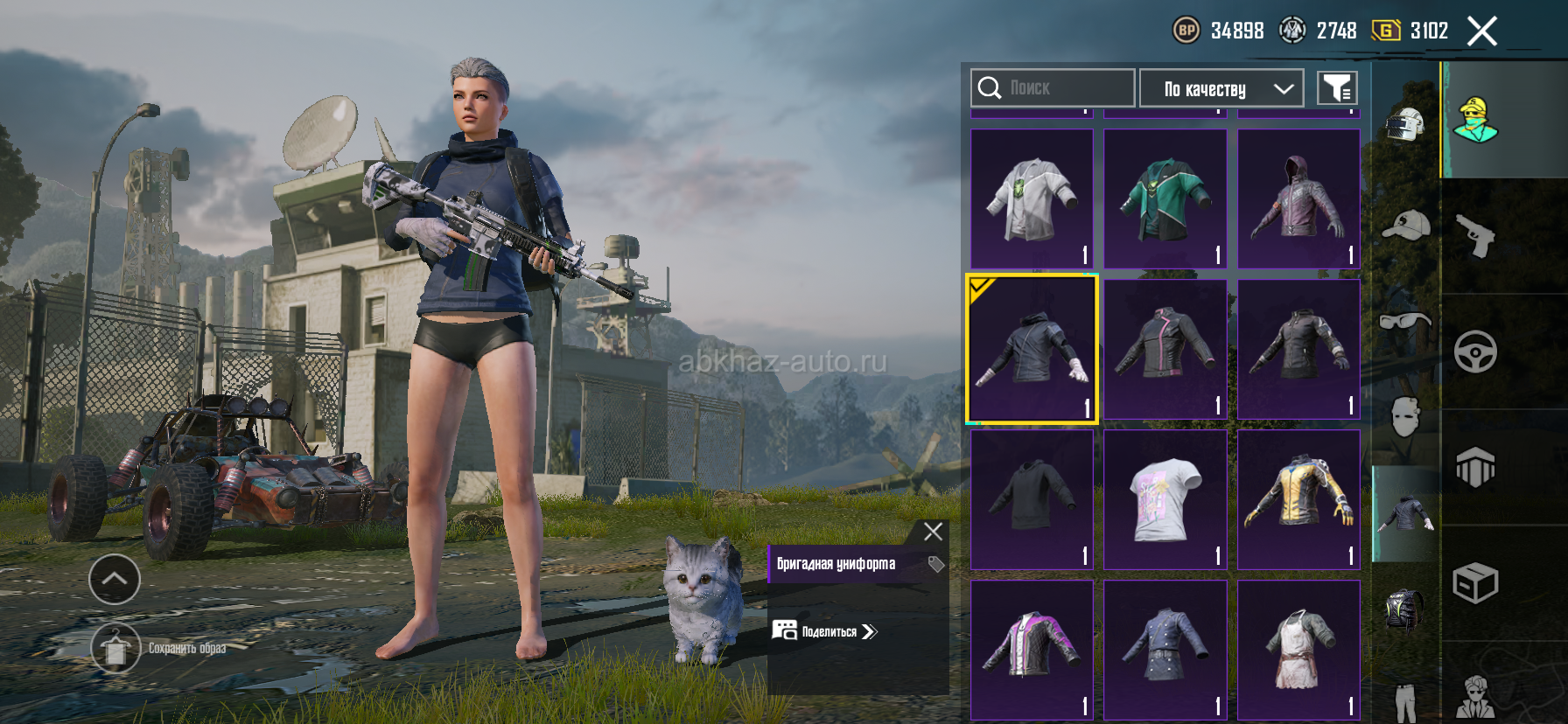Close the inventory wardrobe screen

click(1481, 31)
